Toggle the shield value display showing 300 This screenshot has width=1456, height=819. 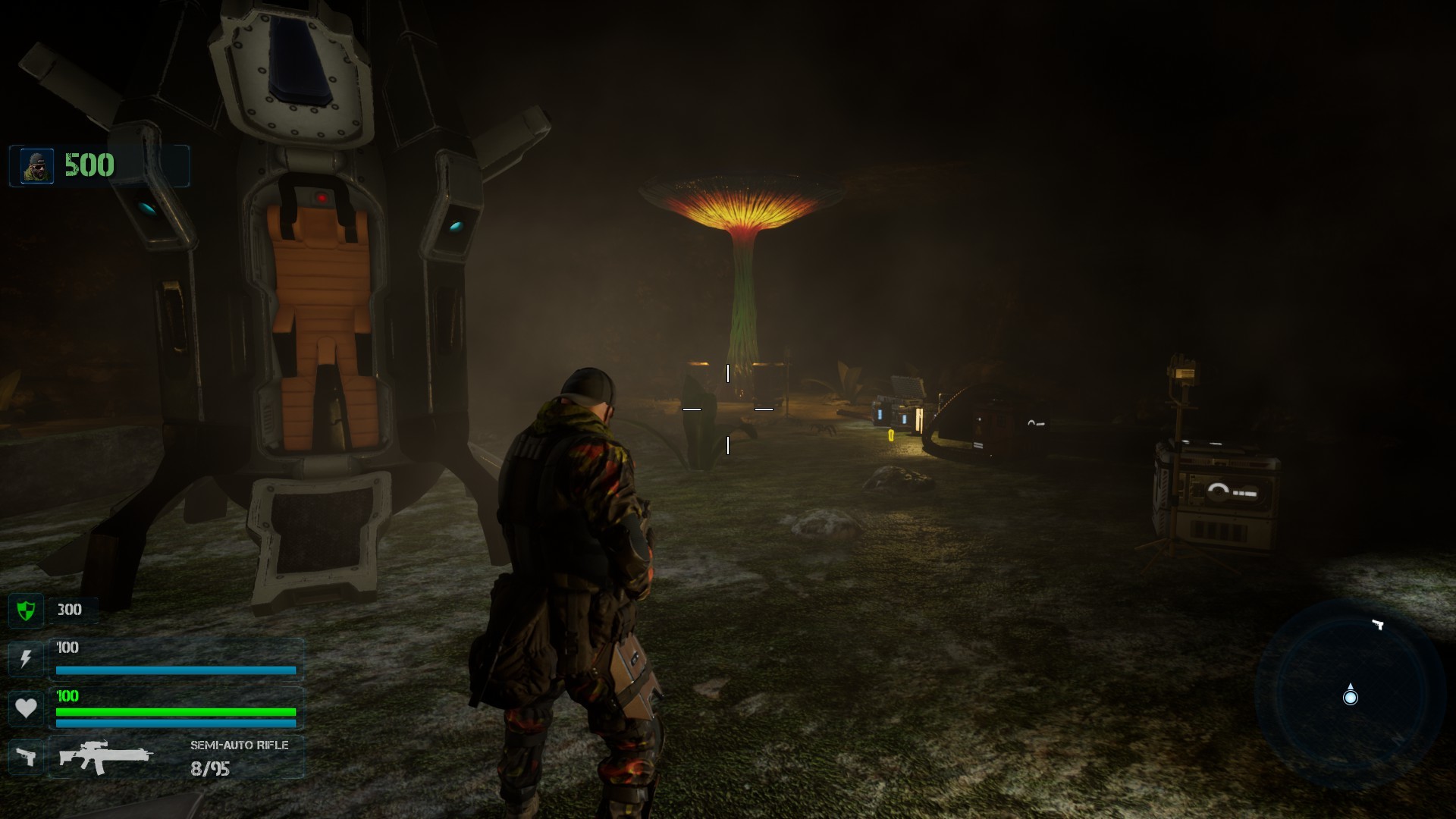[68, 610]
